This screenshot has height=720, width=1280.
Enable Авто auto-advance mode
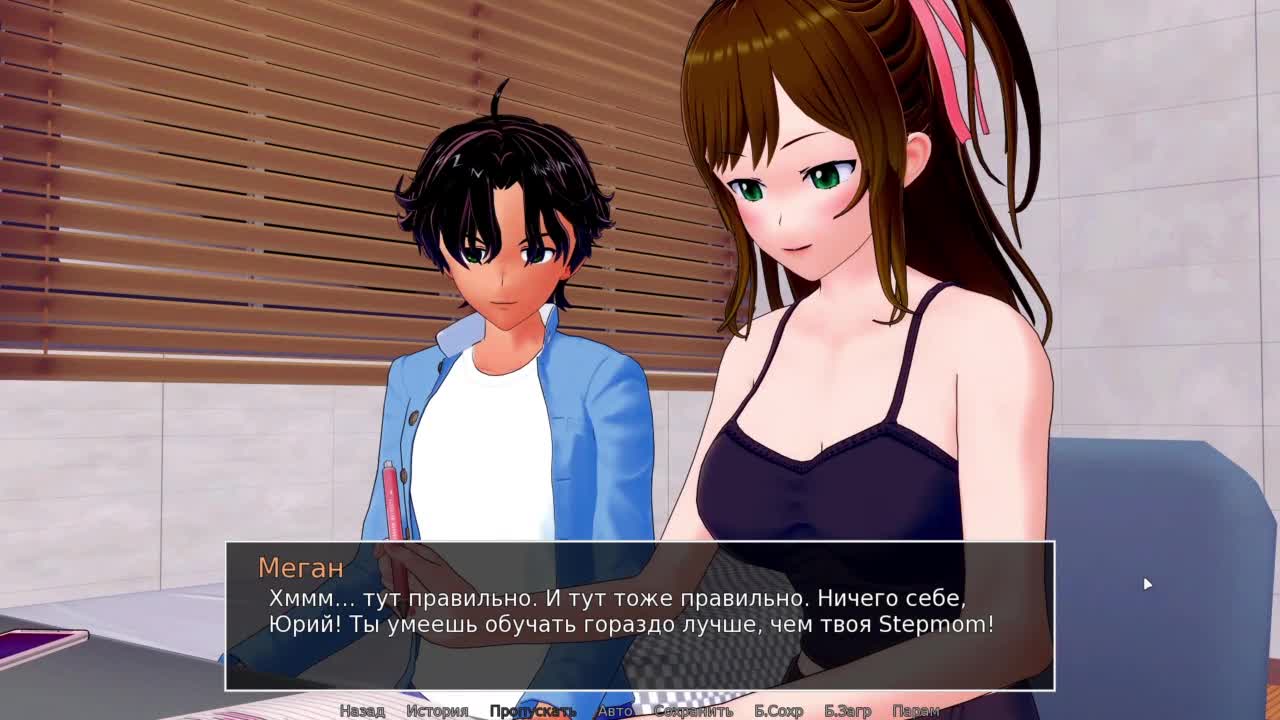tap(615, 711)
